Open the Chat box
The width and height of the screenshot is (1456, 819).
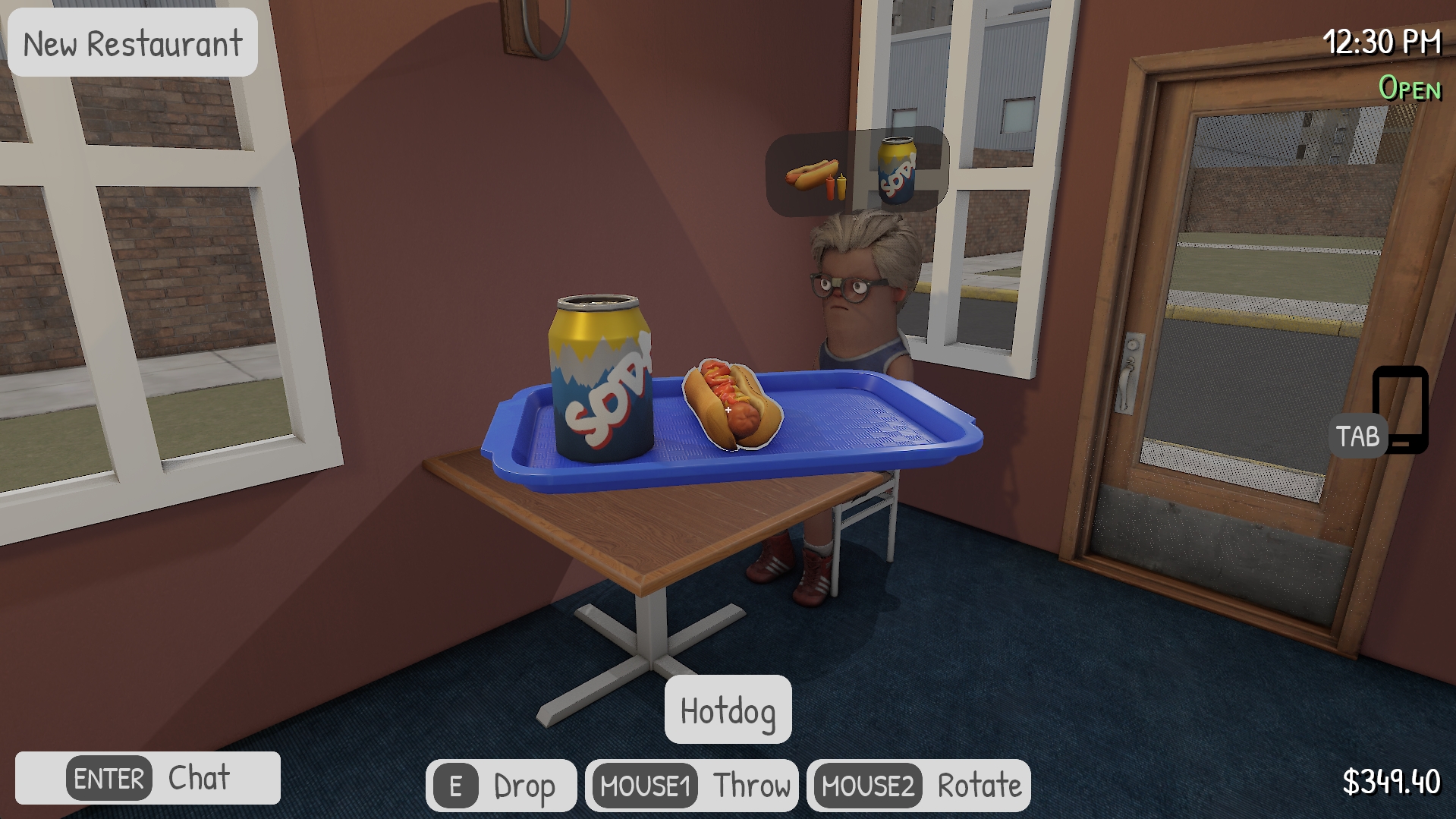[148, 778]
